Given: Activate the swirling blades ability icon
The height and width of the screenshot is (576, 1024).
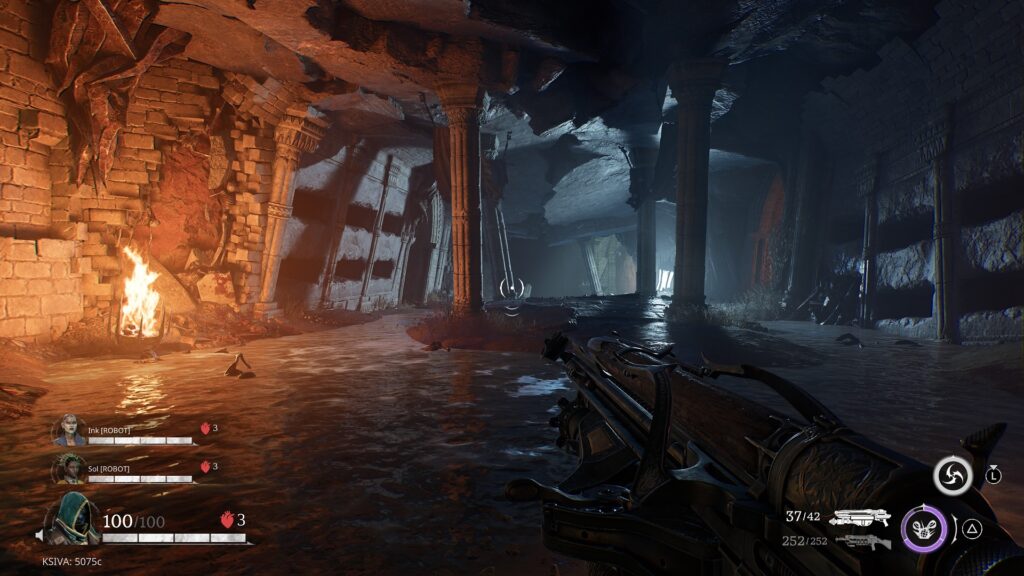Looking at the screenshot, I should pos(952,475).
